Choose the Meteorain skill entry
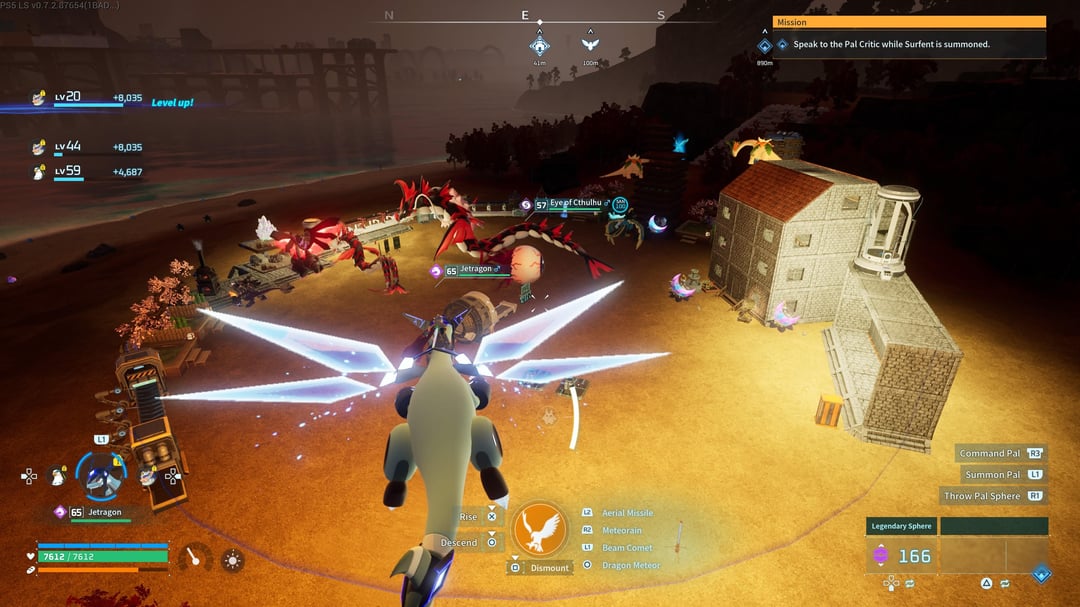Image resolution: width=1080 pixels, height=607 pixels. 621,530
